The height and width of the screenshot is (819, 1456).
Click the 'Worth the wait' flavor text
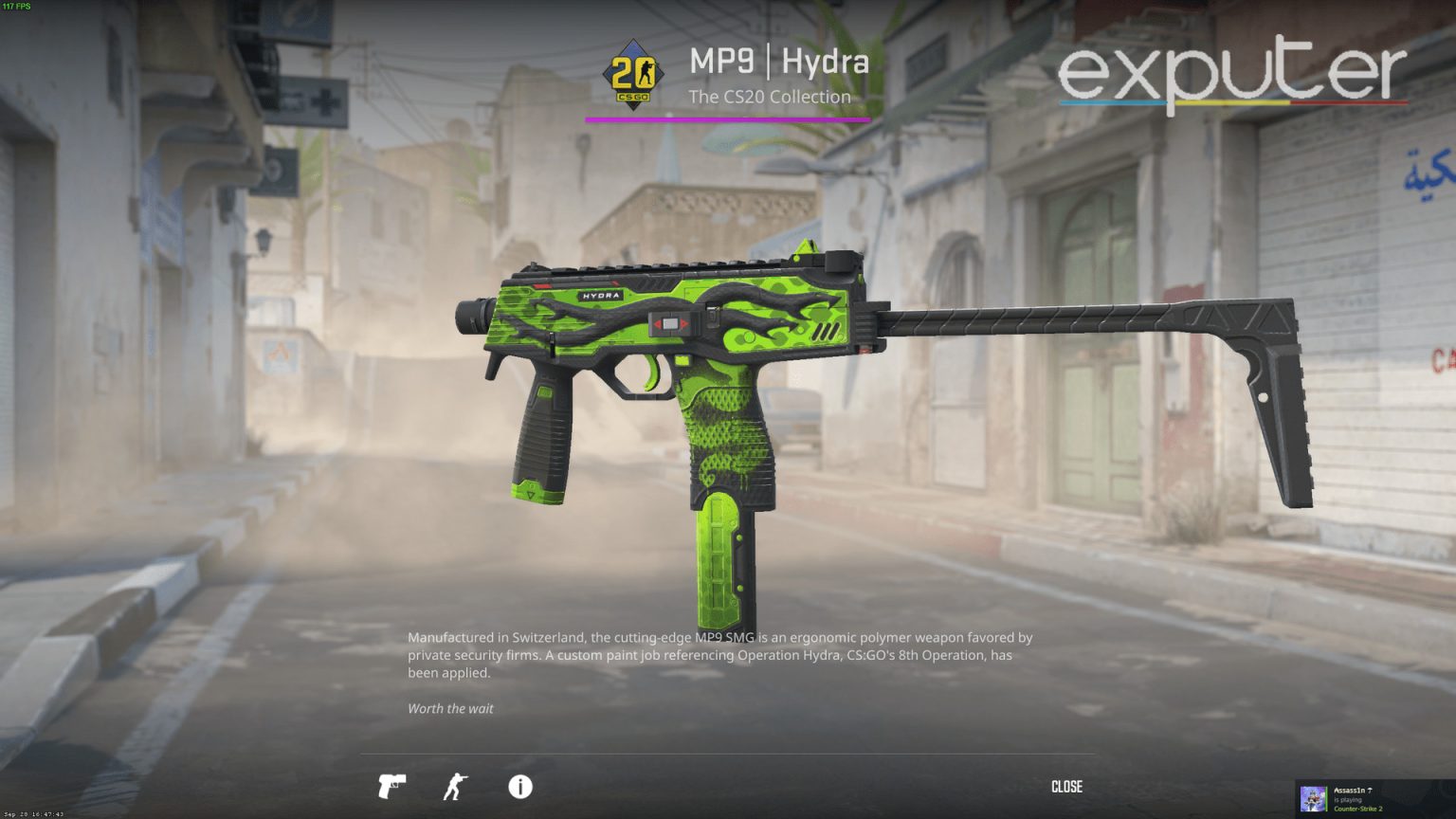click(x=450, y=708)
